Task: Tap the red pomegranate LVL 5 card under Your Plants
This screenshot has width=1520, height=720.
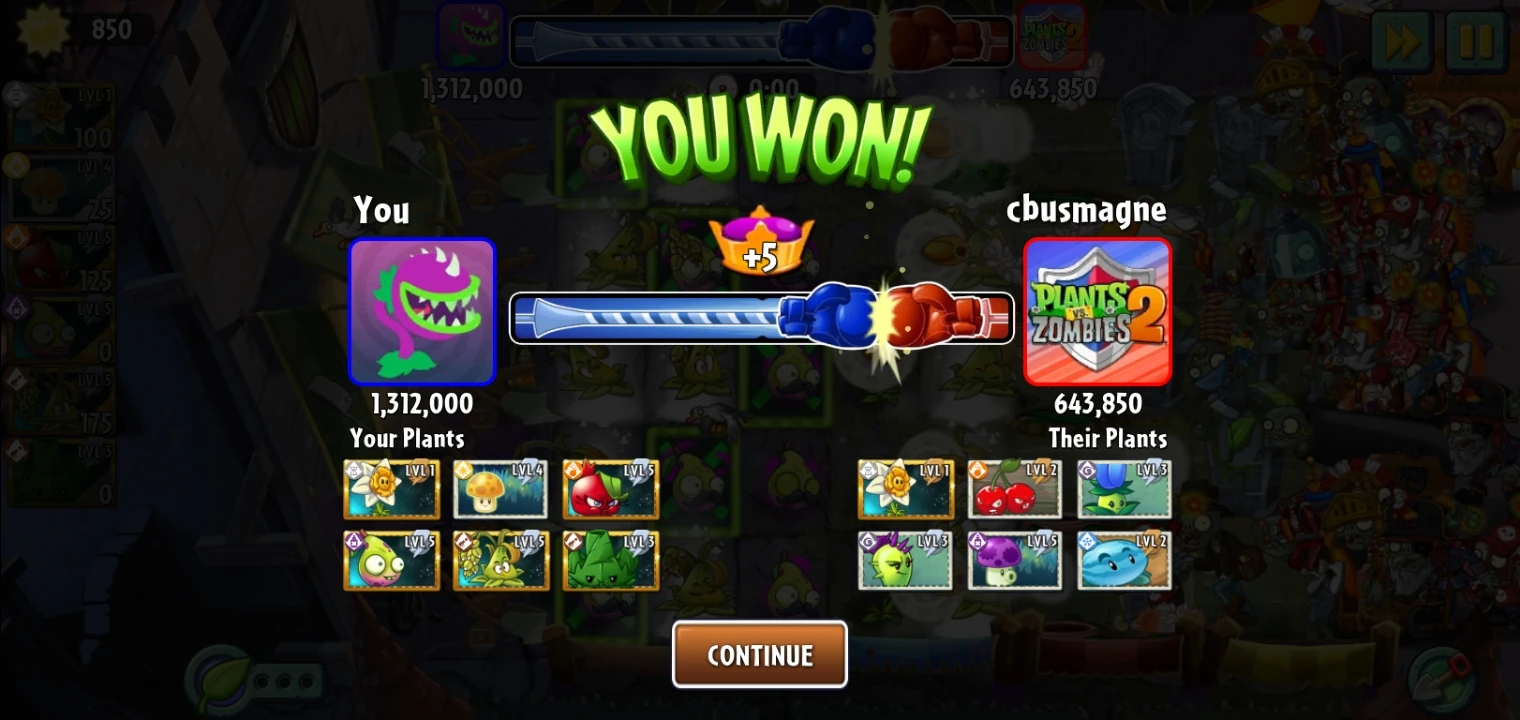Action: (610, 489)
